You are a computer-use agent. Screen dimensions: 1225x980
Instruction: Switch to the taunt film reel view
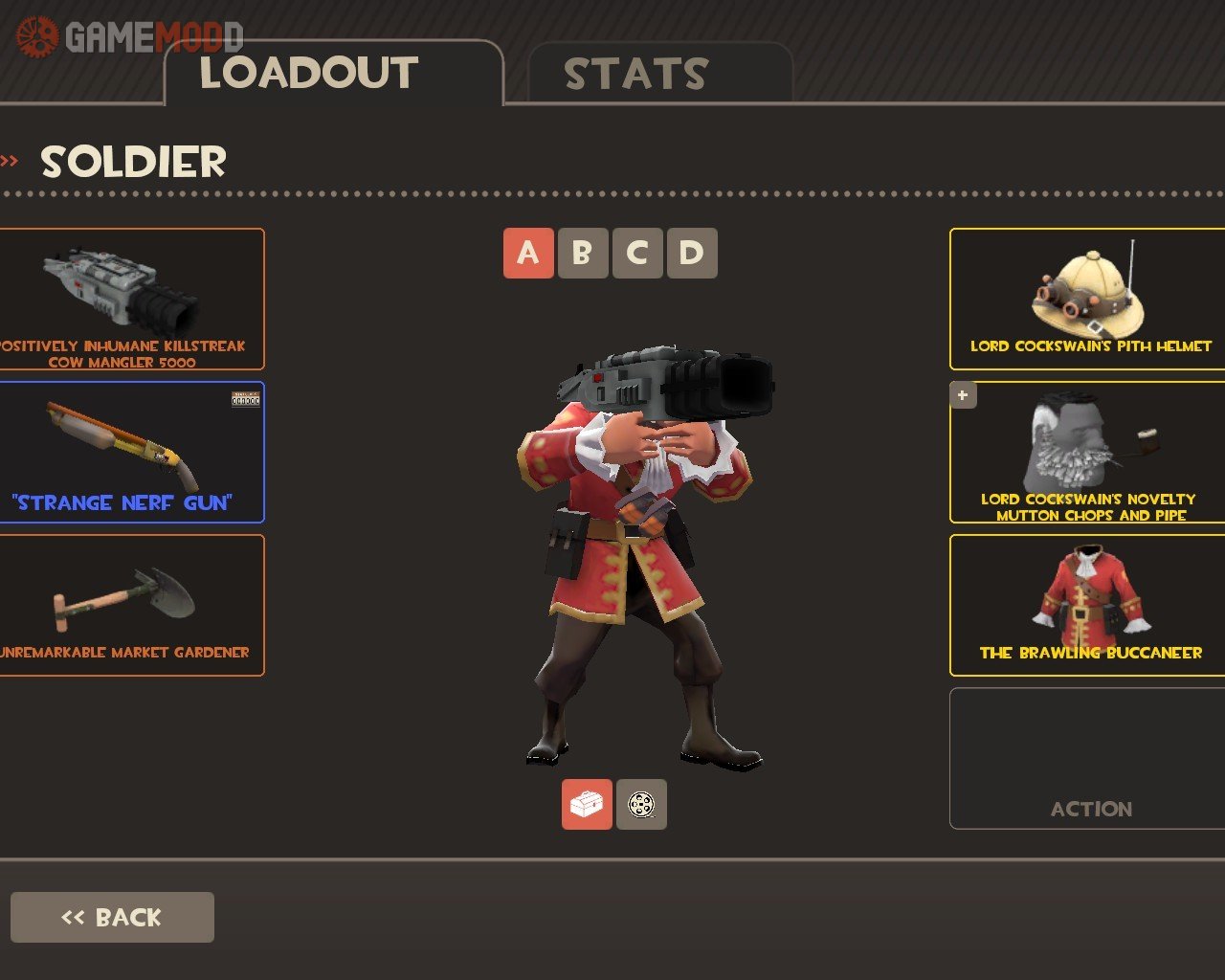[641, 804]
